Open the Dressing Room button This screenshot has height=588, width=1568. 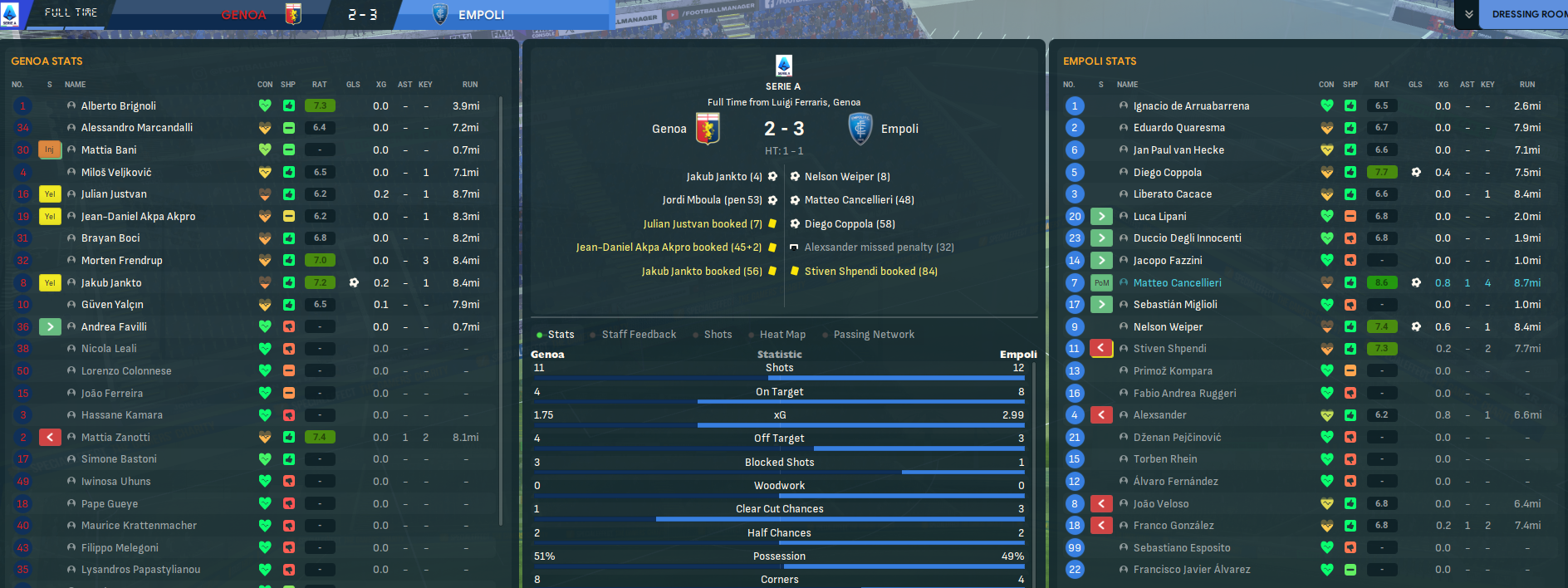(1528, 14)
